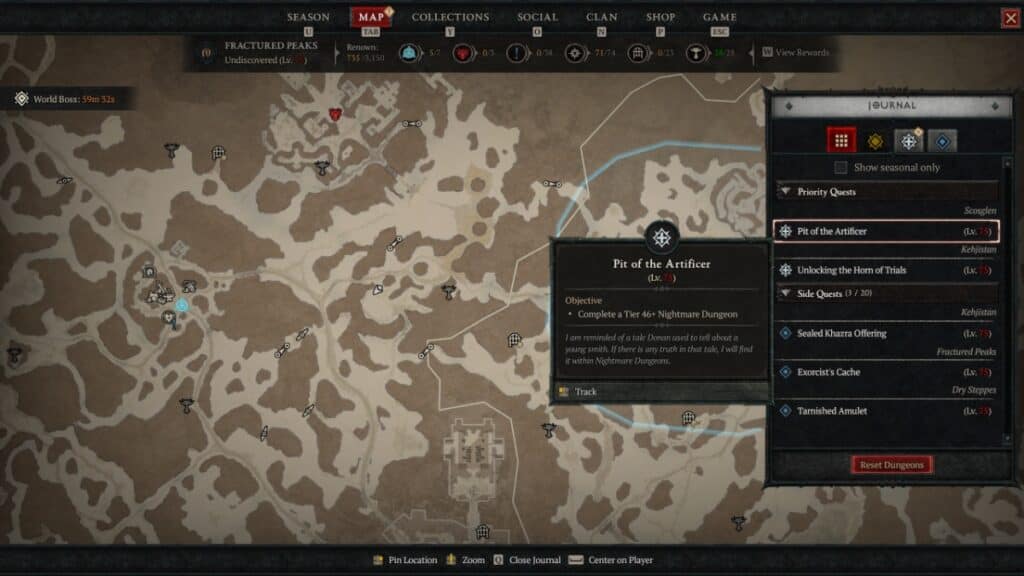Open the Collections tab

pos(450,17)
